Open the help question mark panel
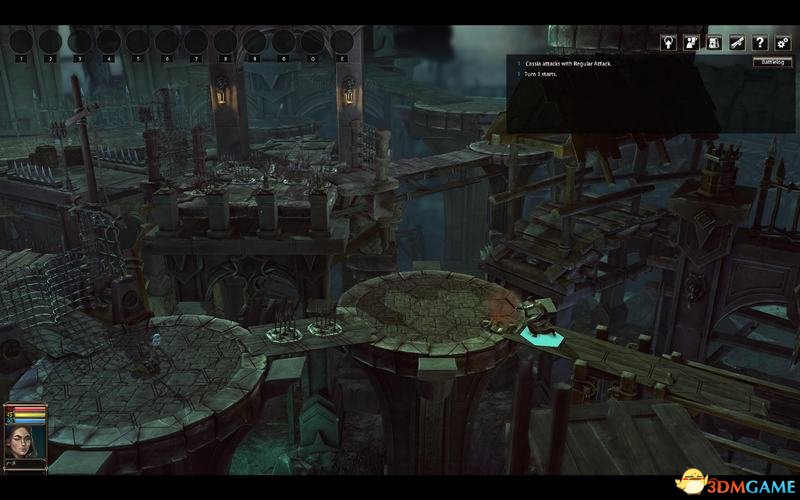The image size is (800, 500). [760, 43]
